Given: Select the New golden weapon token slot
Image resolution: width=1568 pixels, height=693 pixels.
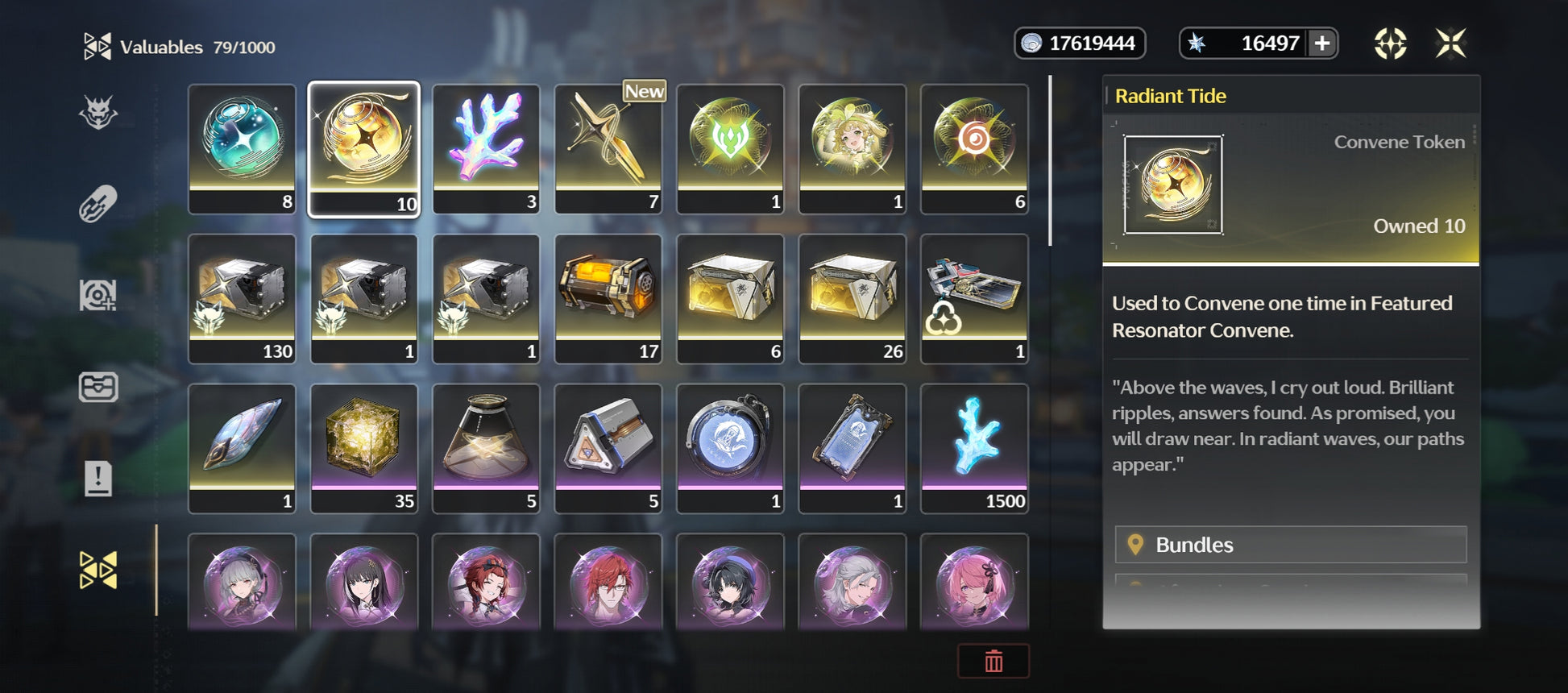Looking at the screenshot, I should (x=608, y=148).
